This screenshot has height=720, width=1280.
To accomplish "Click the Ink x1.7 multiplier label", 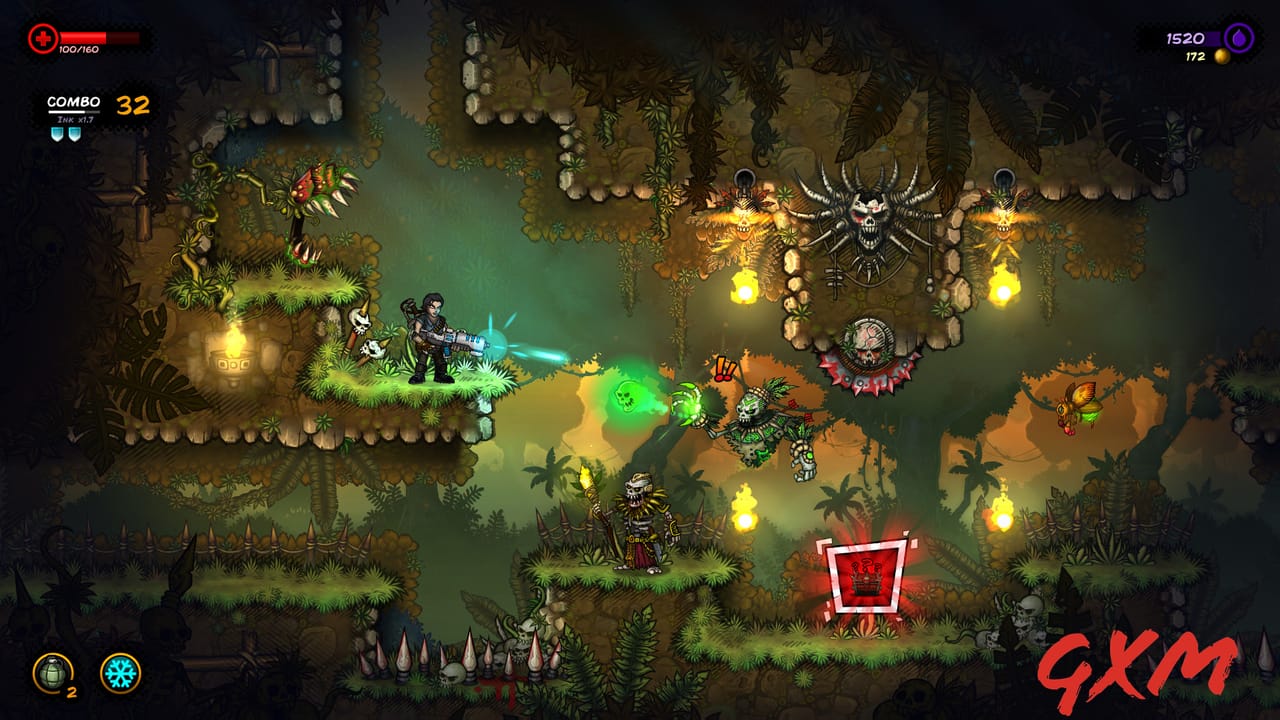I will click(77, 120).
